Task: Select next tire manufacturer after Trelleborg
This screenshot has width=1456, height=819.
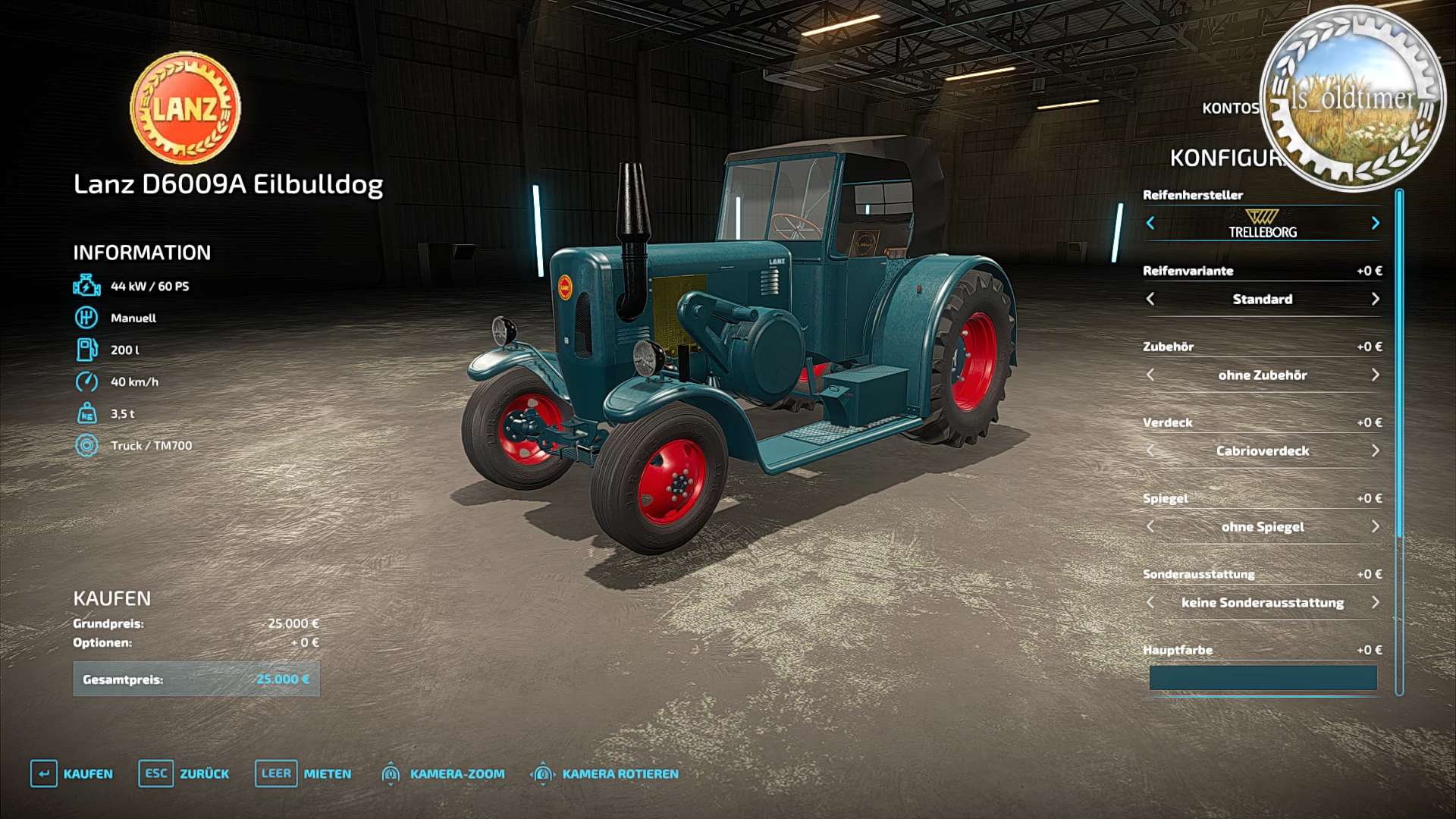Action: coord(1375,223)
